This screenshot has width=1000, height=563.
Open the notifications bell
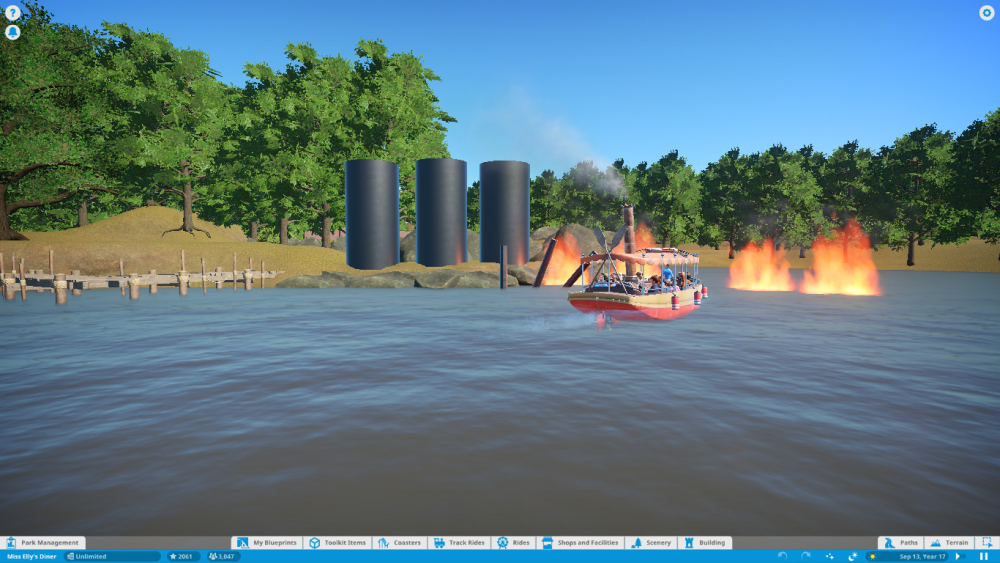[x=13, y=32]
